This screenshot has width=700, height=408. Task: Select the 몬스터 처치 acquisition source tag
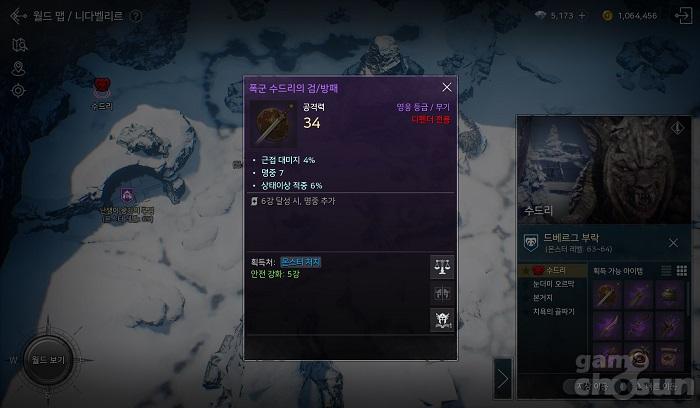(x=301, y=262)
